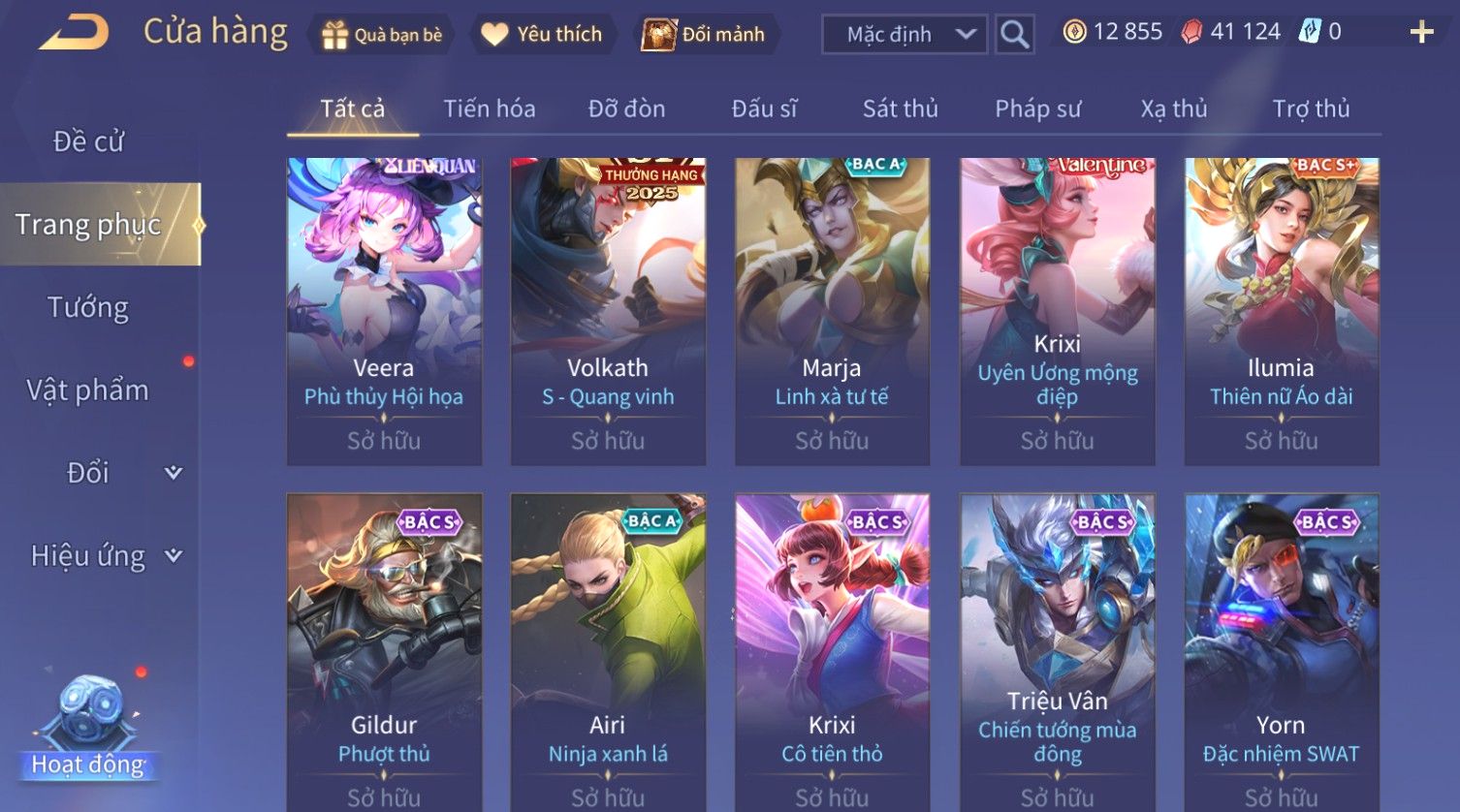Go to the Tướng heroes section
This screenshot has width=1460, height=812.
coord(88,307)
